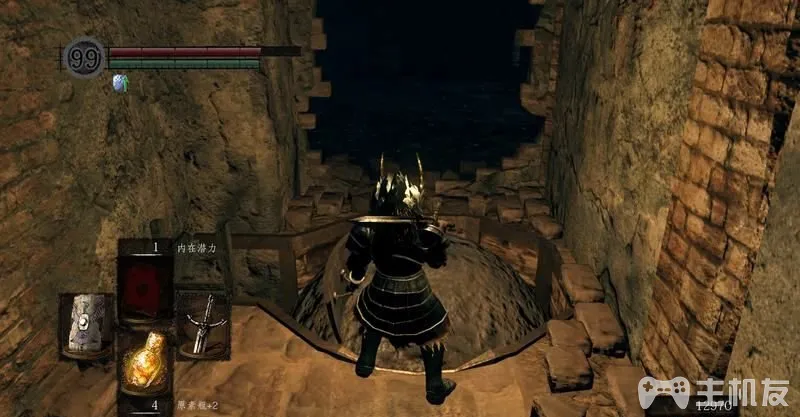Screen dimensions: 800x417
Task: Choose the Estus Flask item slot
Action: coord(144,364)
